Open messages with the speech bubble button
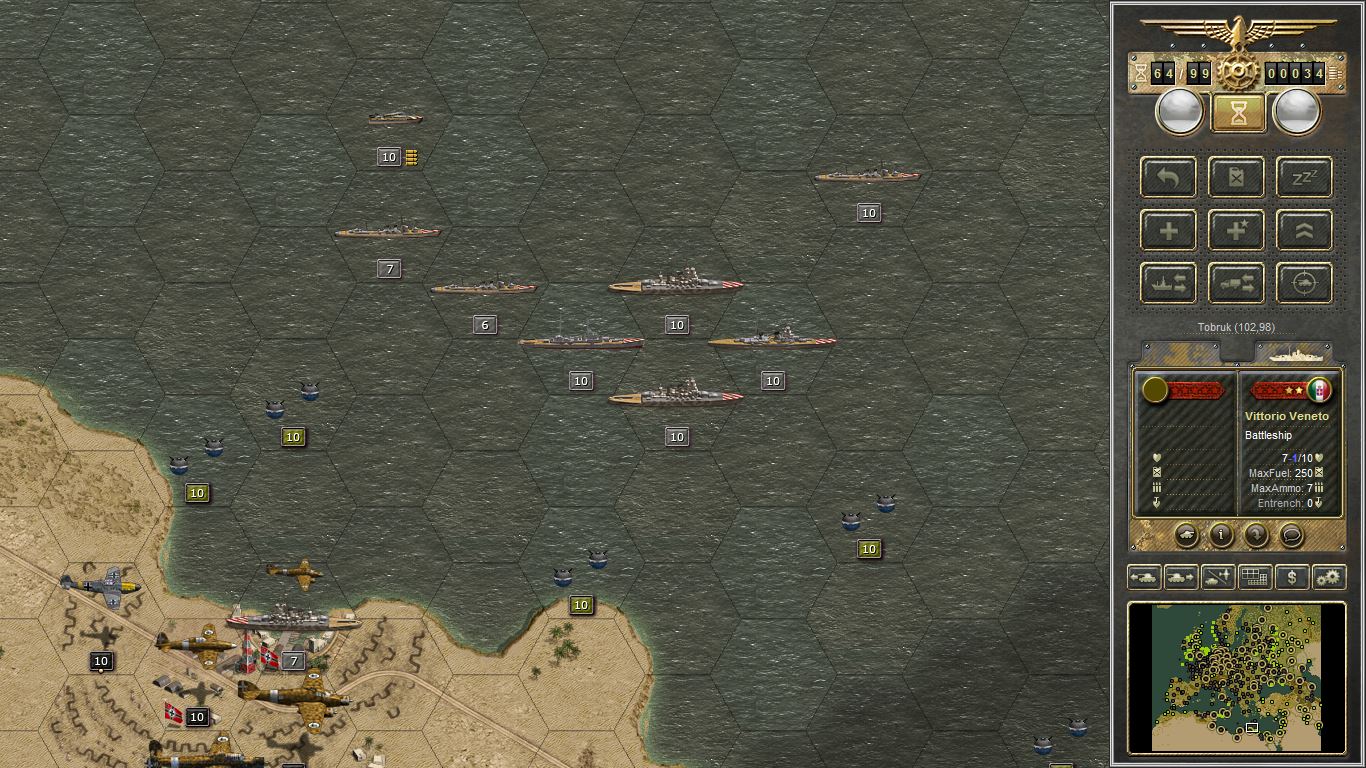Image resolution: width=1366 pixels, height=768 pixels. pyautogui.click(x=1291, y=536)
